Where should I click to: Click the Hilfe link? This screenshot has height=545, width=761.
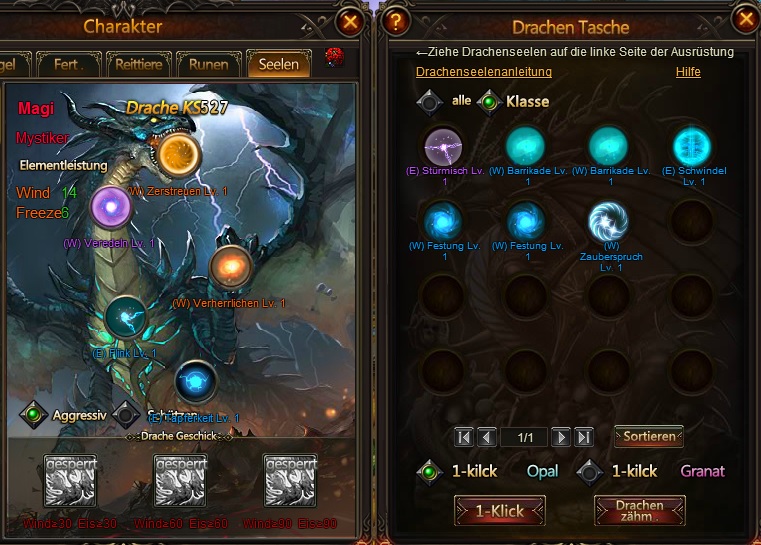click(x=688, y=72)
